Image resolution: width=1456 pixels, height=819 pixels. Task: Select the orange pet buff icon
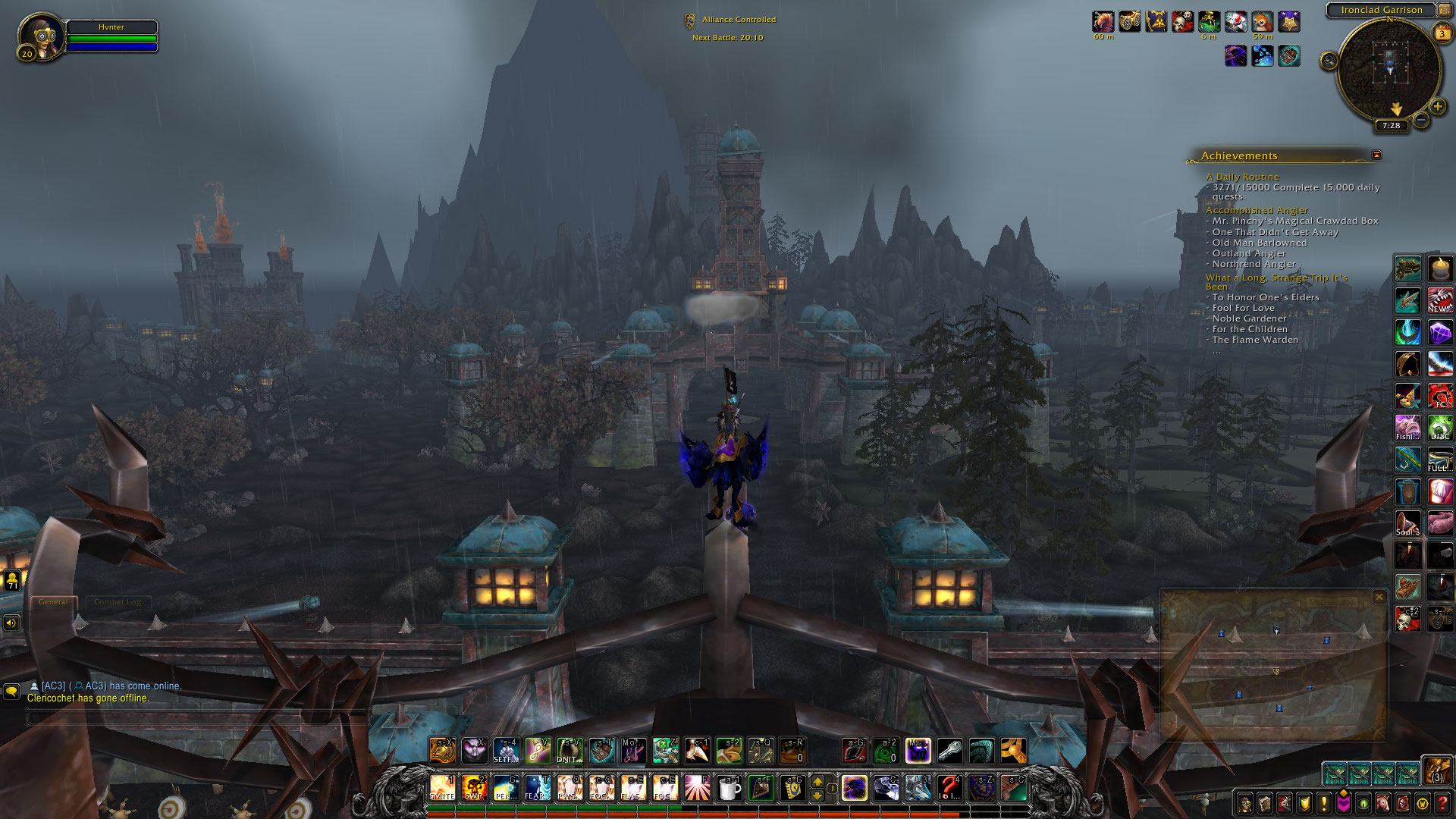[x=1262, y=22]
